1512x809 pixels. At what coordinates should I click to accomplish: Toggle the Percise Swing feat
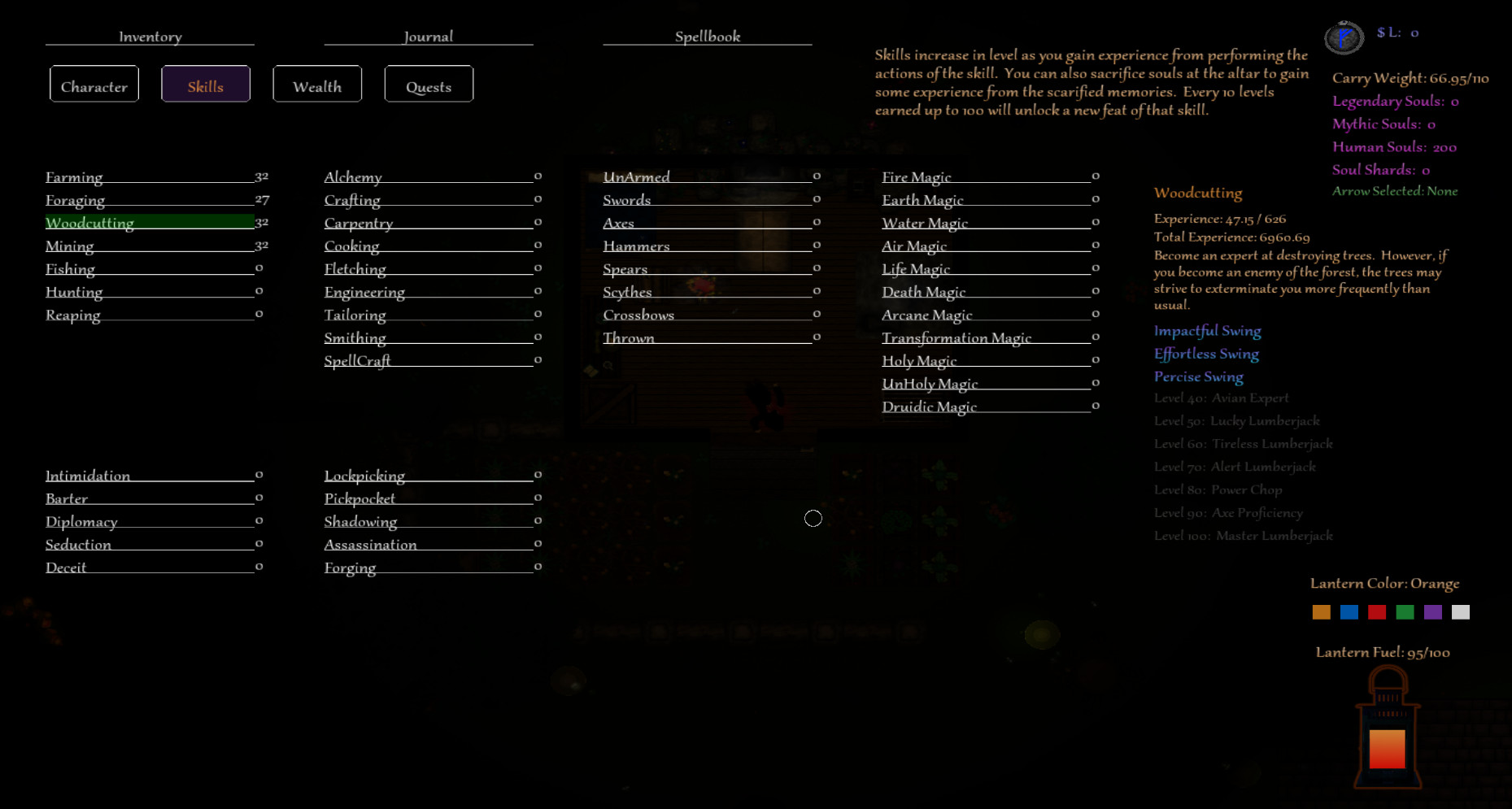(x=1198, y=376)
